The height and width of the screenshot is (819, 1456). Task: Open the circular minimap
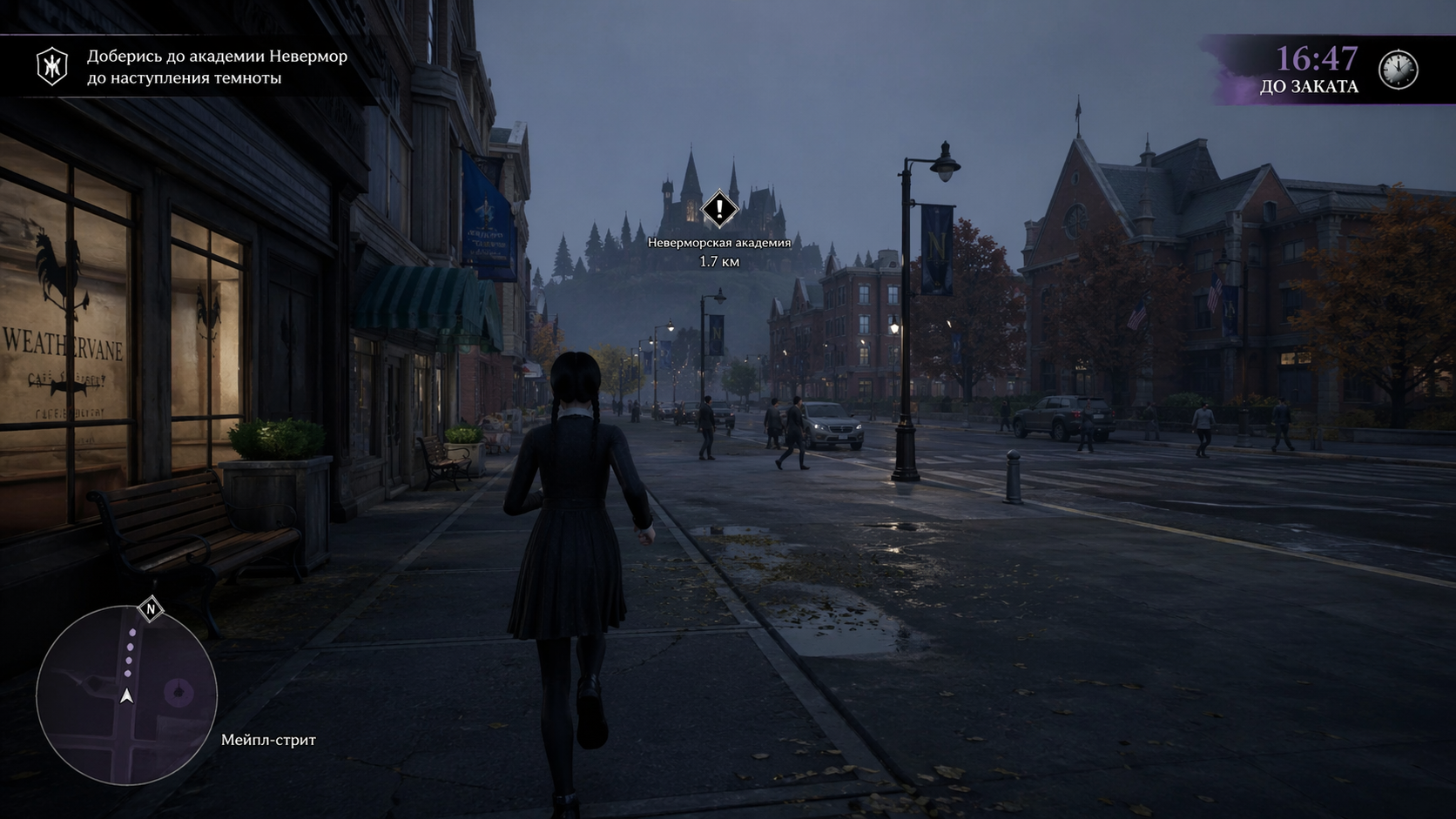tap(126, 695)
